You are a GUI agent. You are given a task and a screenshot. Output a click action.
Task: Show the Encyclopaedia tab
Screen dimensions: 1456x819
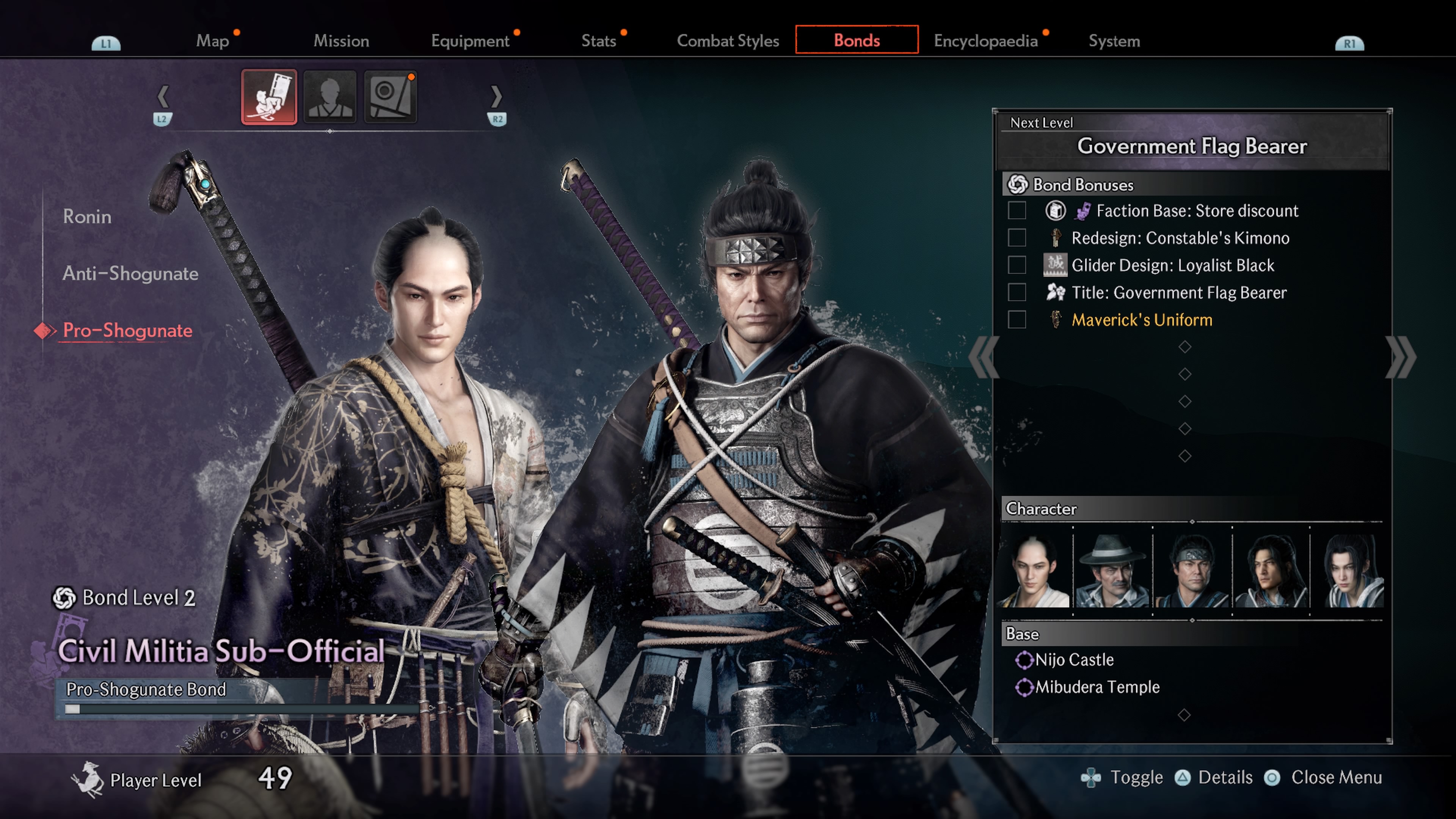pyautogui.click(x=985, y=41)
